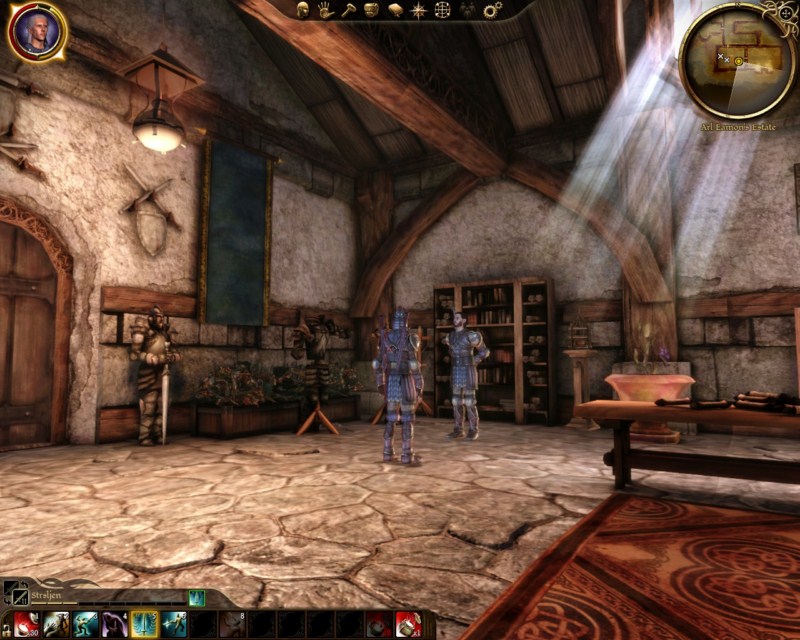This screenshot has width=800, height=640.
Task: Open the options gears icon
Action: pos(491,10)
